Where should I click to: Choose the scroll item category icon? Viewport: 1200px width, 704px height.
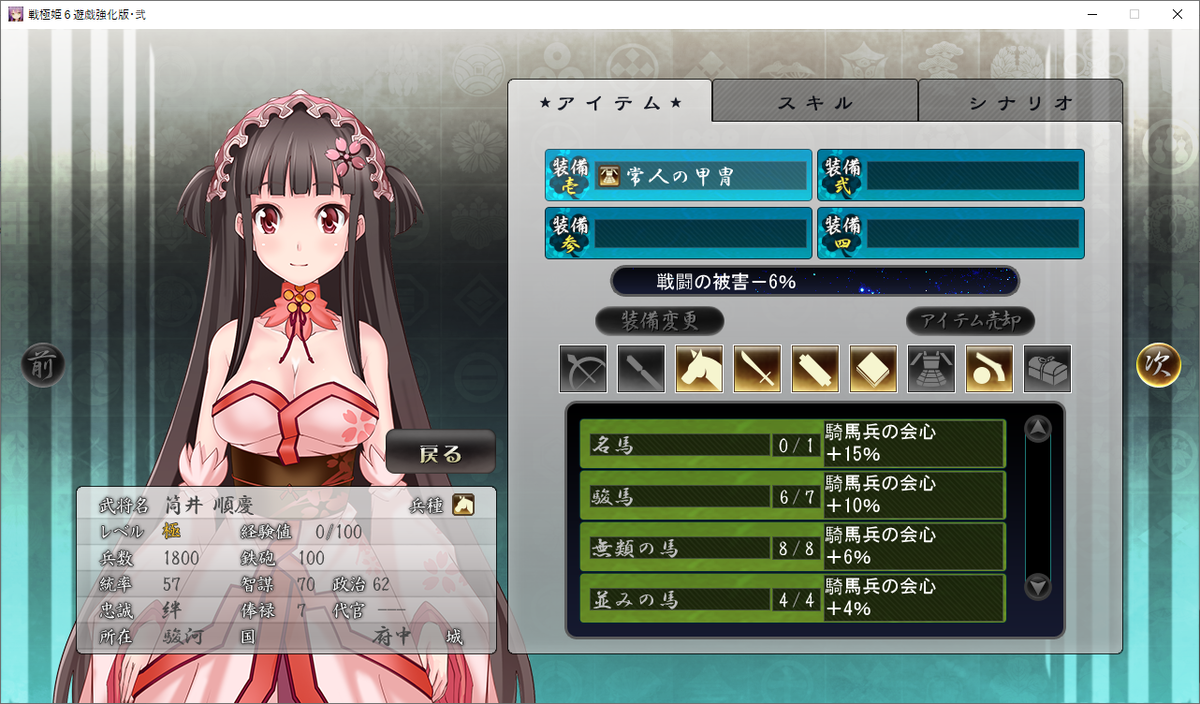815,369
